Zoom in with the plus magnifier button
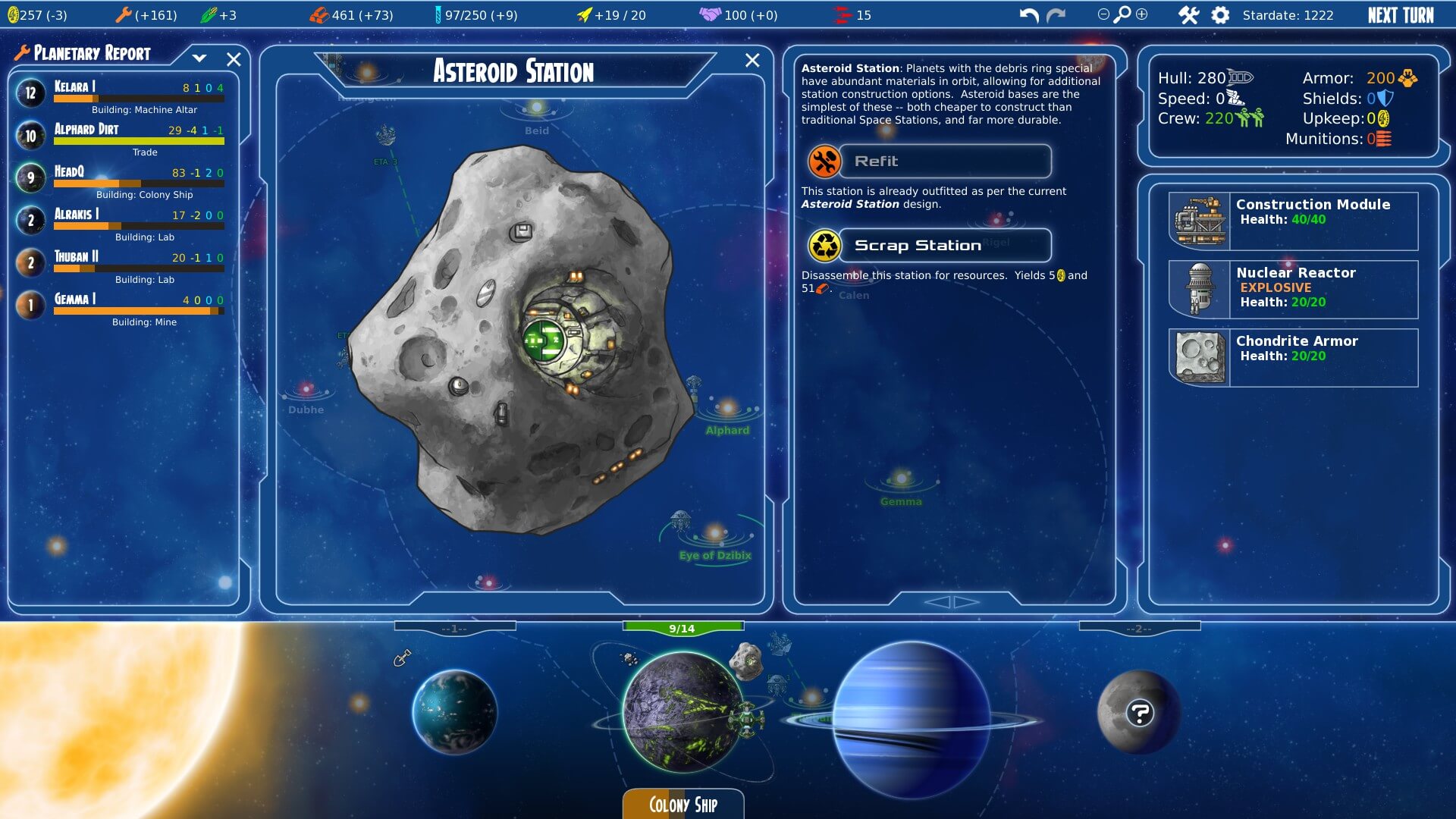Viewport: 1456px width, 819px height. pos(1141,14)
